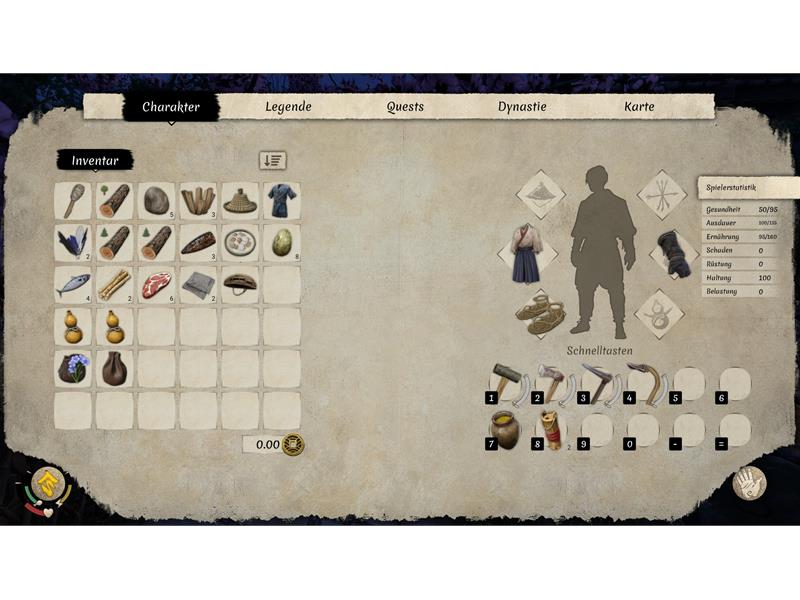Open the Quests tab
The image size is (800, 600).
click(405, 107)
